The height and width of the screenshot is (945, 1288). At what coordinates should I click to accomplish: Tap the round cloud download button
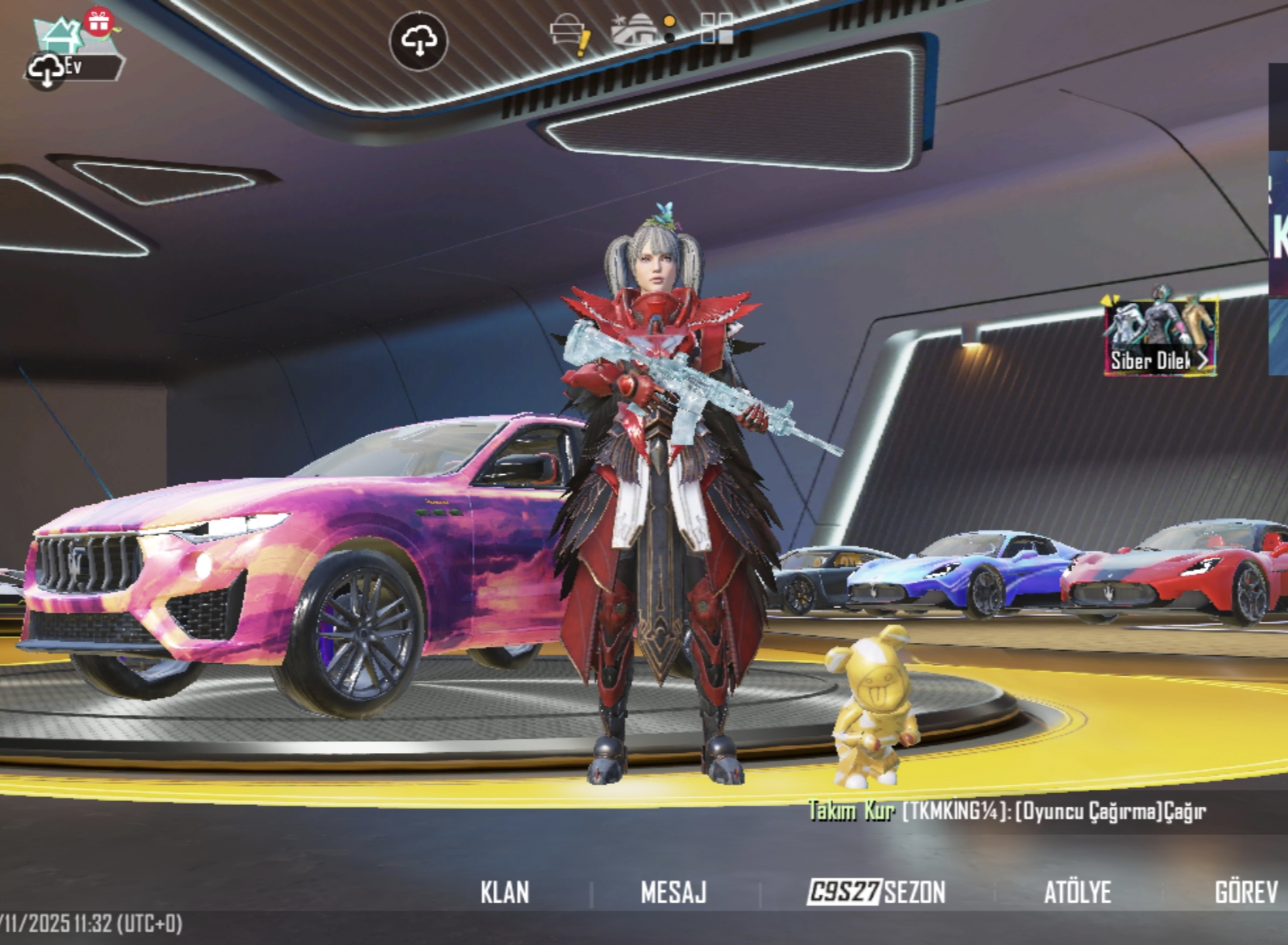pos(418,40)
